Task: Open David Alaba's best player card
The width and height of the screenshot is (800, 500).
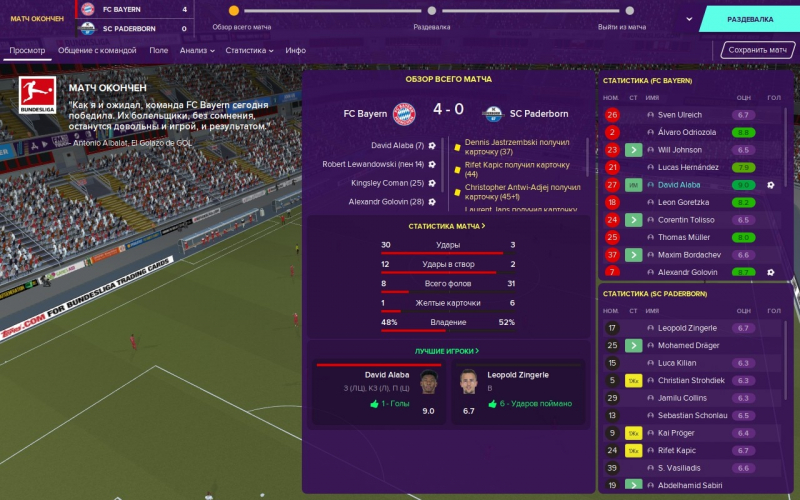Action: click(x=379, y=391)
